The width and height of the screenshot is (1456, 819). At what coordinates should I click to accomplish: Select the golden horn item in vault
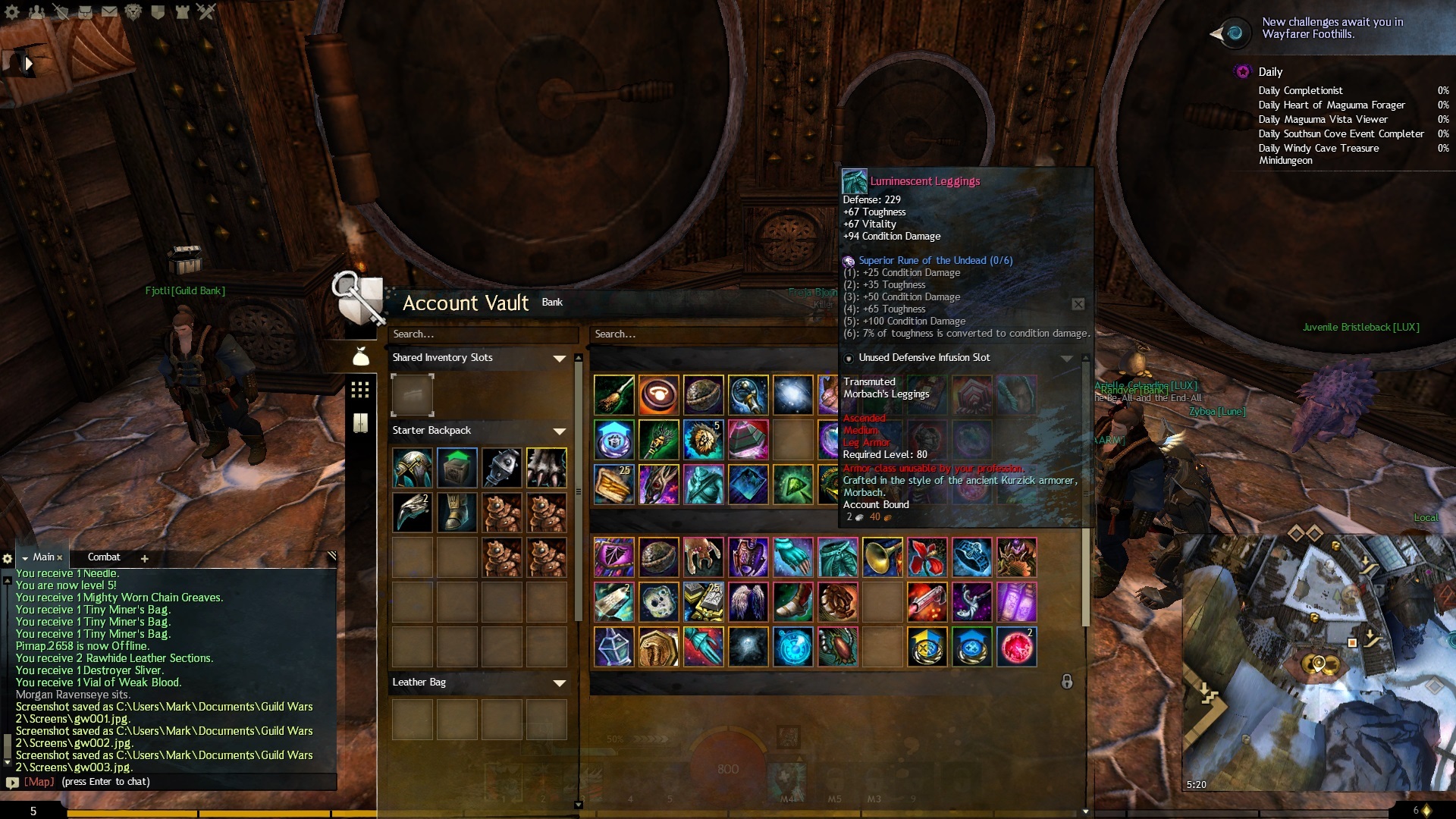pyautogui.click(x=882, y=557)
